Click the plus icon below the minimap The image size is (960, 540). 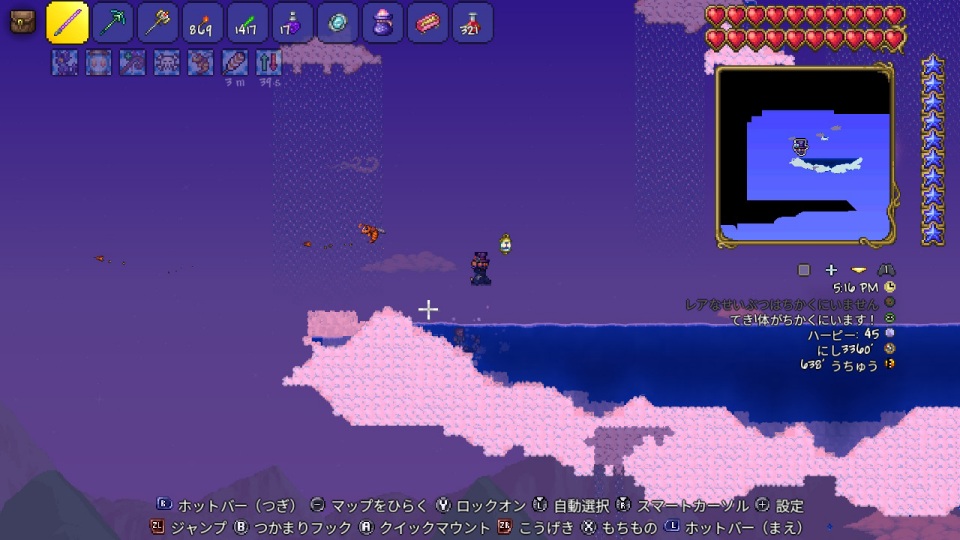tap(831, 270)
